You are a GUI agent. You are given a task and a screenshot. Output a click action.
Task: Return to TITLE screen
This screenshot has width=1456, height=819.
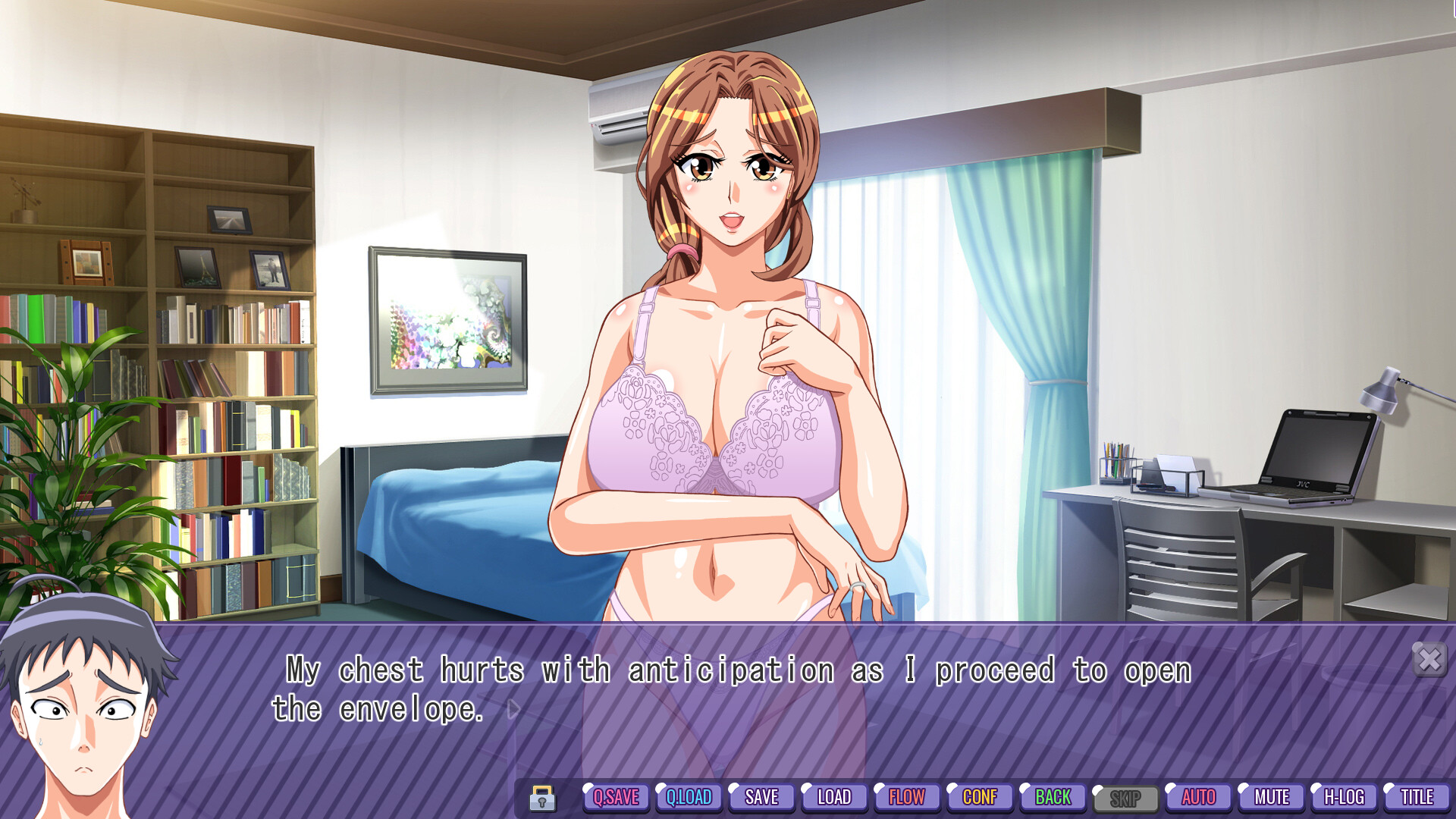click(x=1417, y=797)
